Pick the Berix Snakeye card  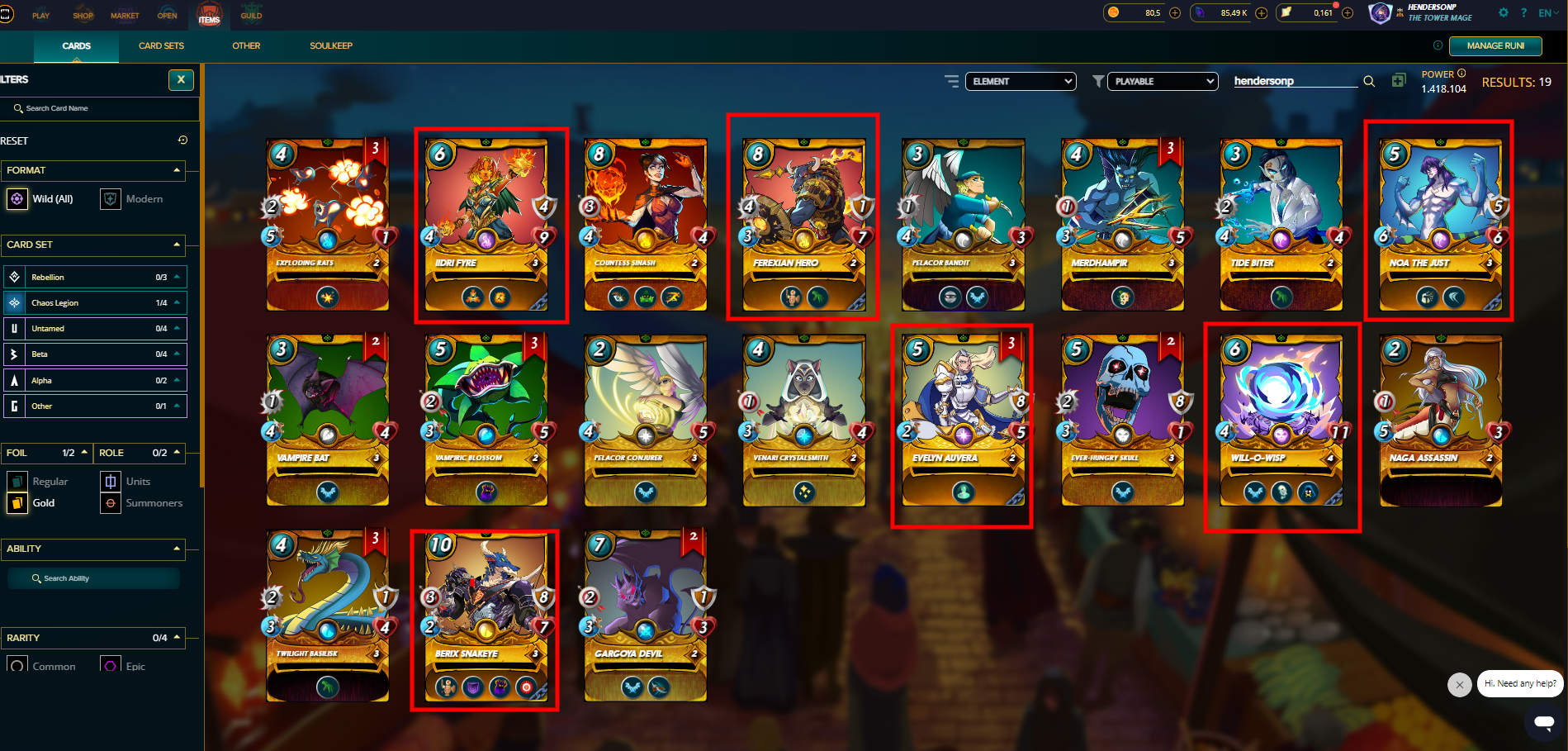[x=486, y=618]
